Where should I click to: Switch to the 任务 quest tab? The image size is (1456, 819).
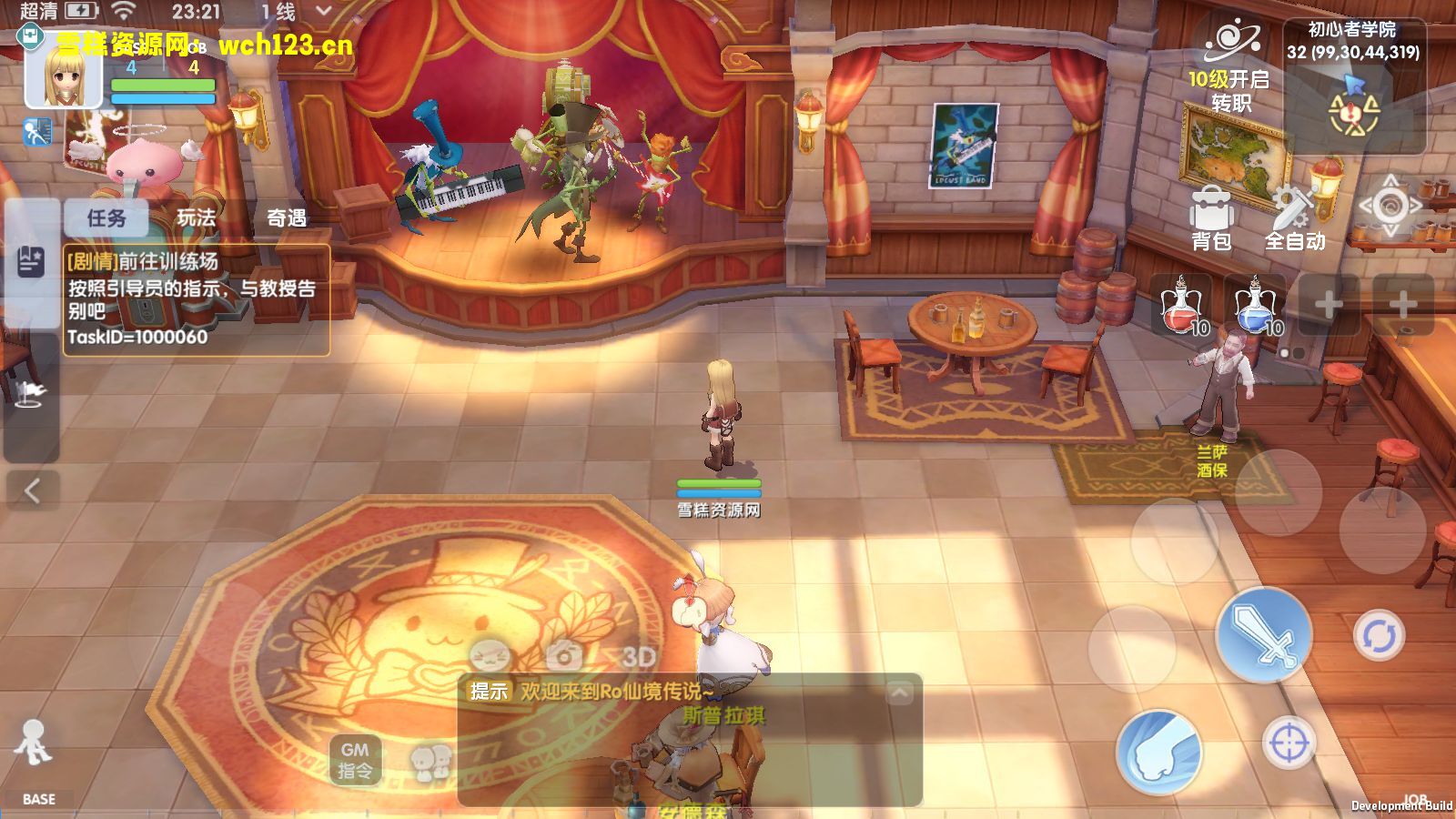pyautogui.click(x=106, y=218)
